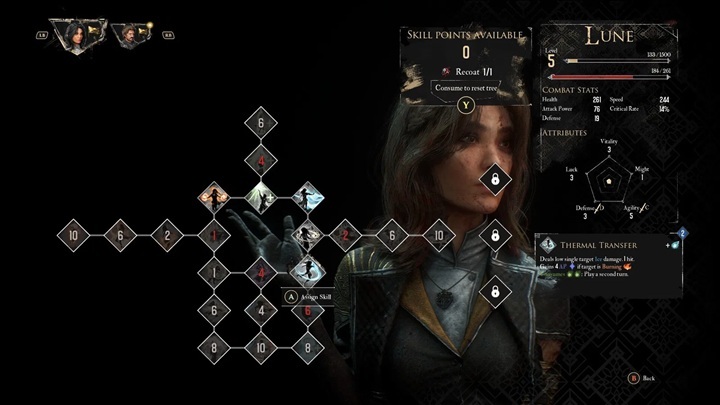720x405 pixels.
Task: Pick the white cost-4 skill node
Action: tap(261, 311)
